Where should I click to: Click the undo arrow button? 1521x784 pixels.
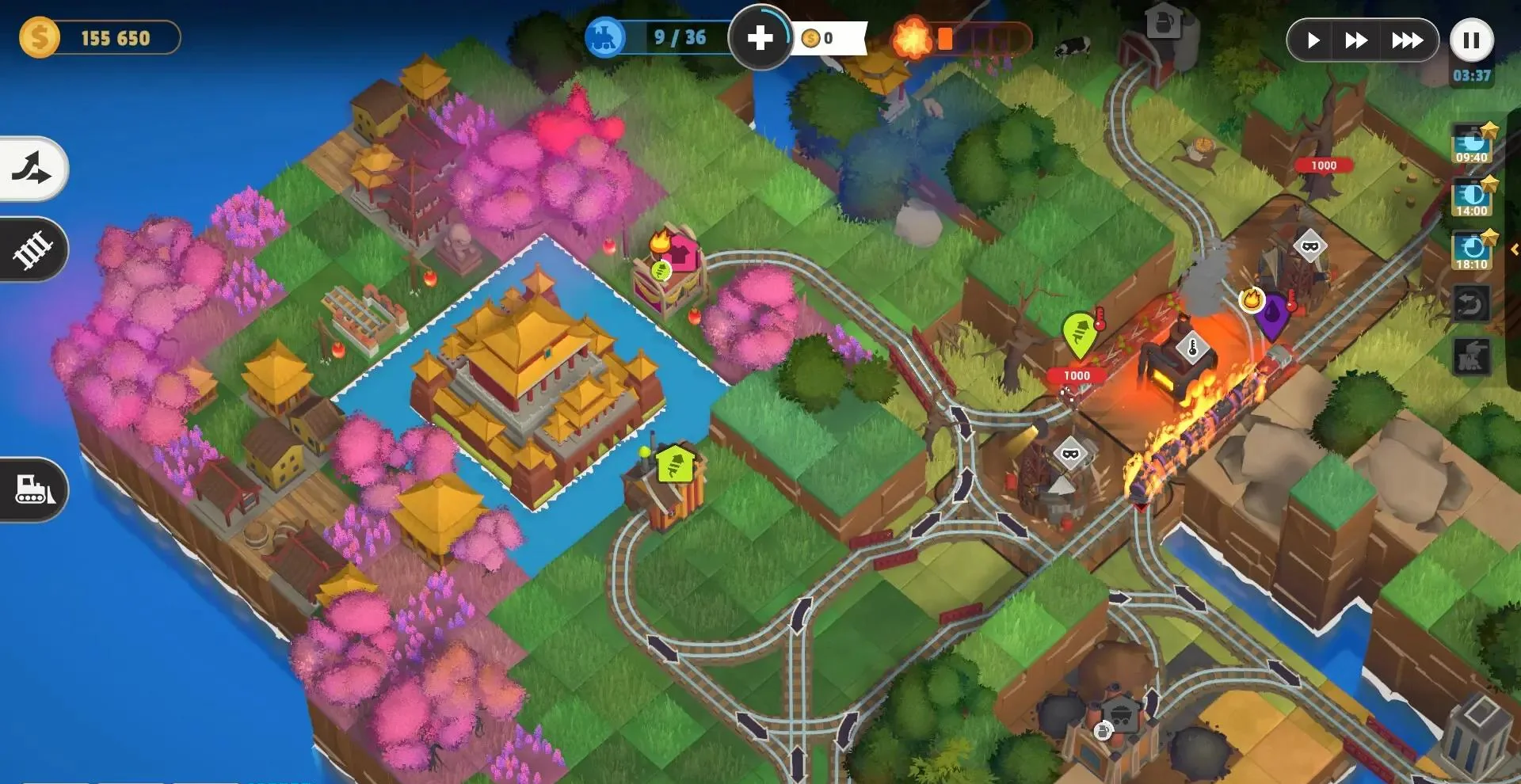click(x=1471, y=303)
